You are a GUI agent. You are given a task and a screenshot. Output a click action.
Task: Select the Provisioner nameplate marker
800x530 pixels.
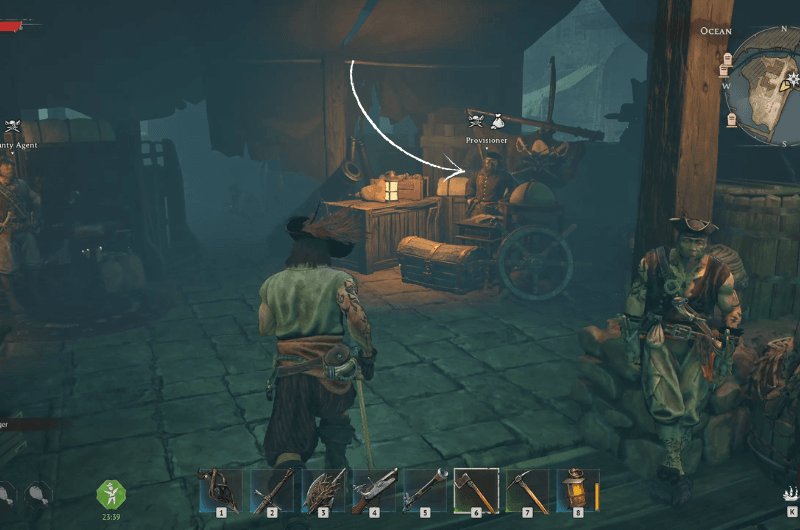(486, 140)
